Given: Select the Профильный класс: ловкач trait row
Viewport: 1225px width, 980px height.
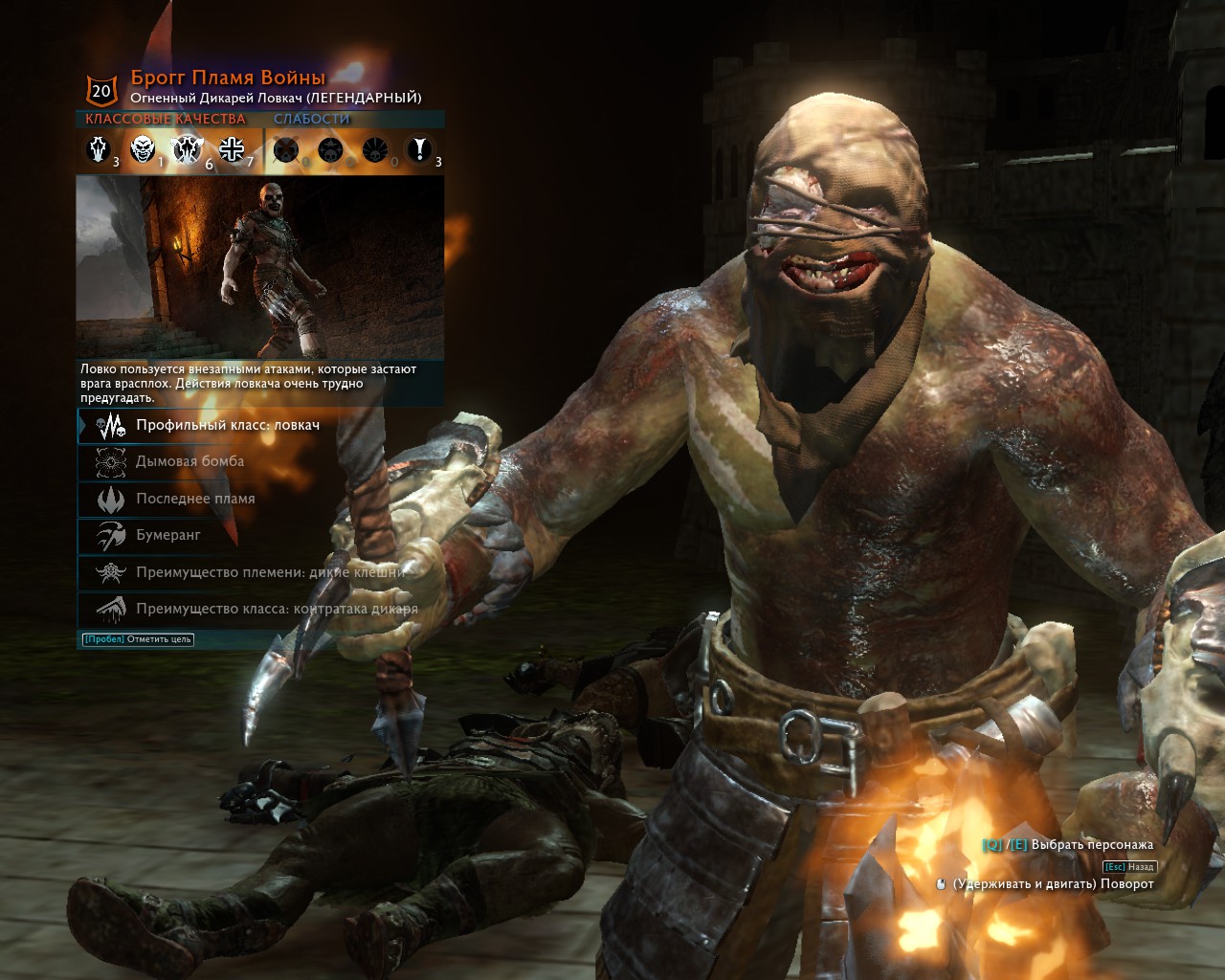Looking at the screenshot, I should click(x=227, y=425).
